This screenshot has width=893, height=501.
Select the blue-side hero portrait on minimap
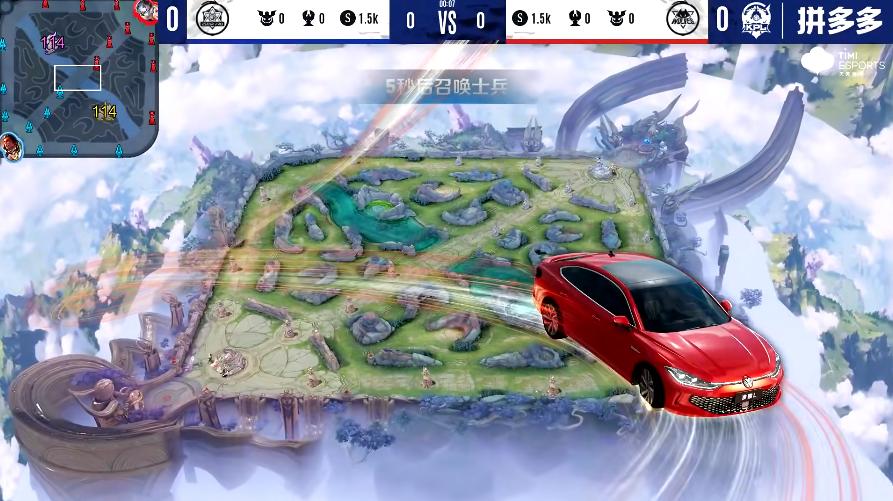tap(11, 144)
